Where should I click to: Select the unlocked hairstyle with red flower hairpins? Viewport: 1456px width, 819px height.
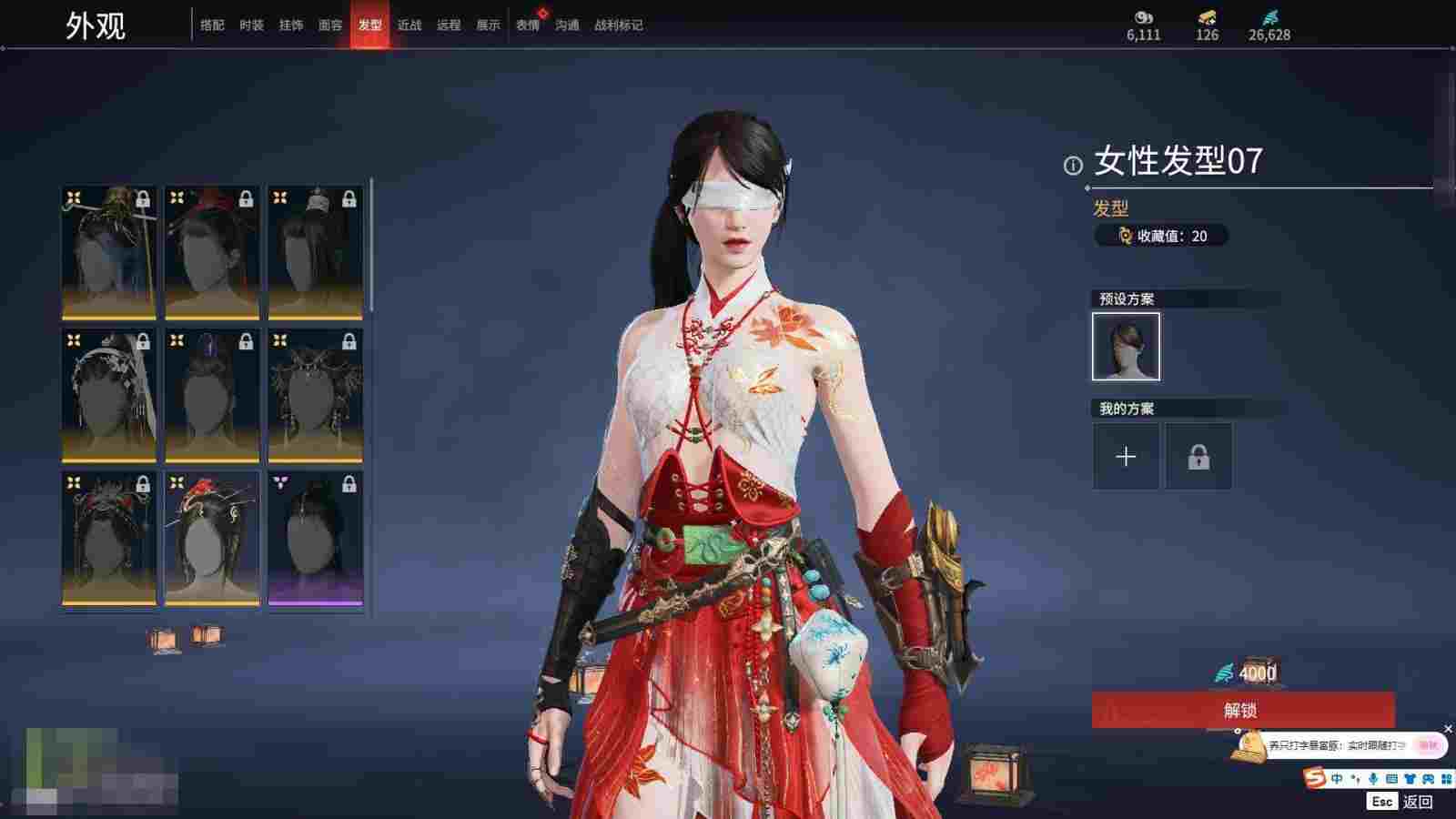pyautogui.click(x=212, y=538)
